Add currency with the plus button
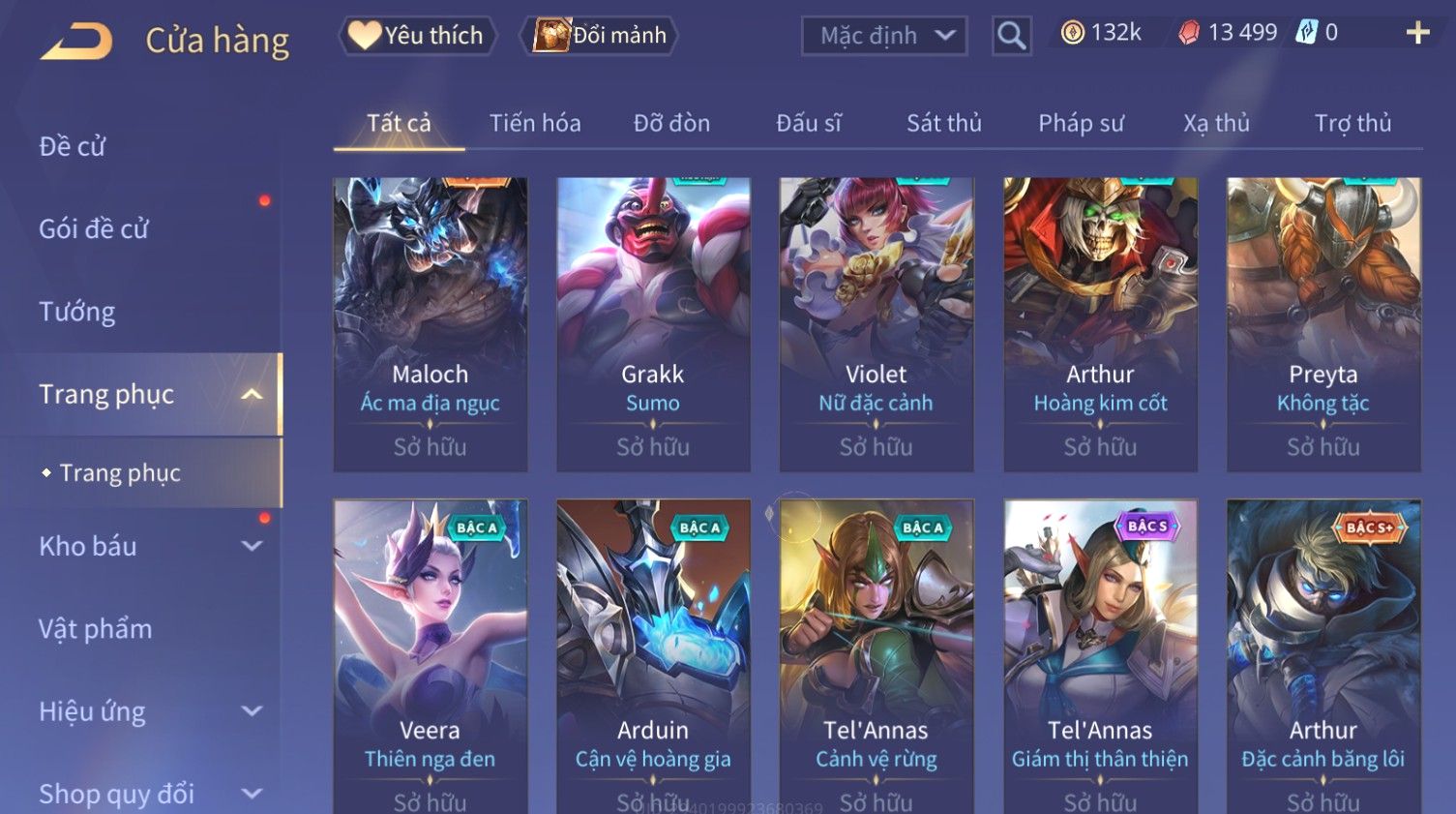1456x814 pixels. click(x=1417, y=33)
